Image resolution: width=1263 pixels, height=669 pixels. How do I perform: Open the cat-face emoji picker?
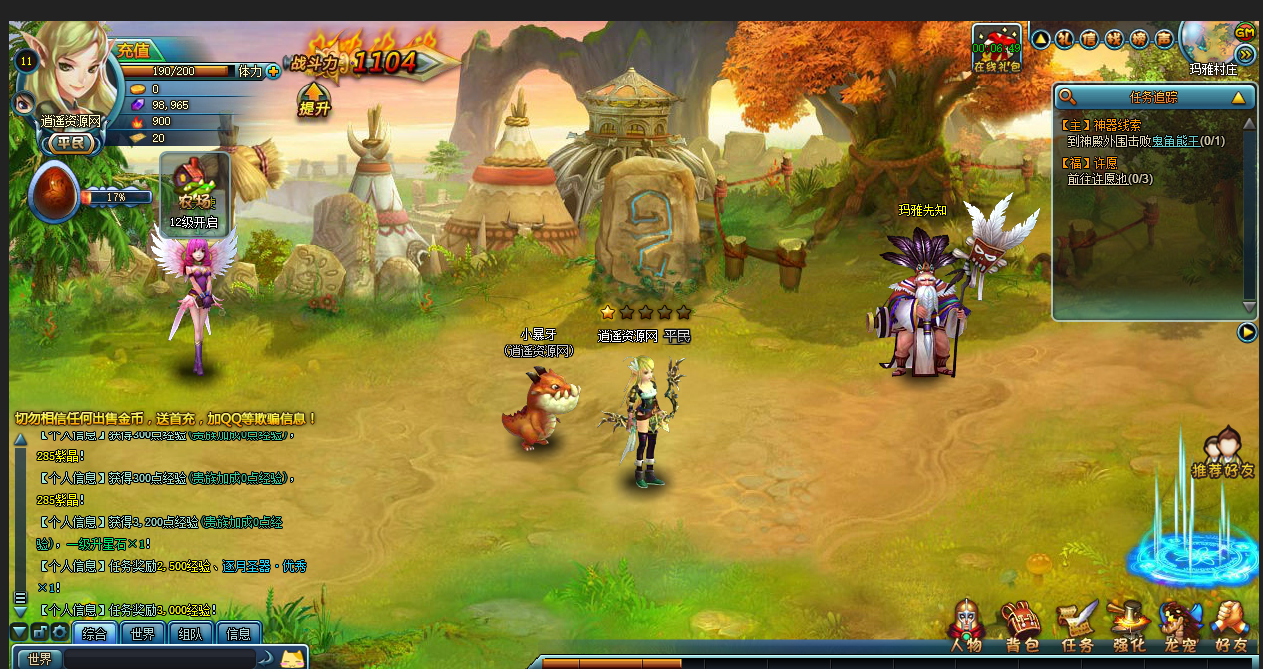292,658
